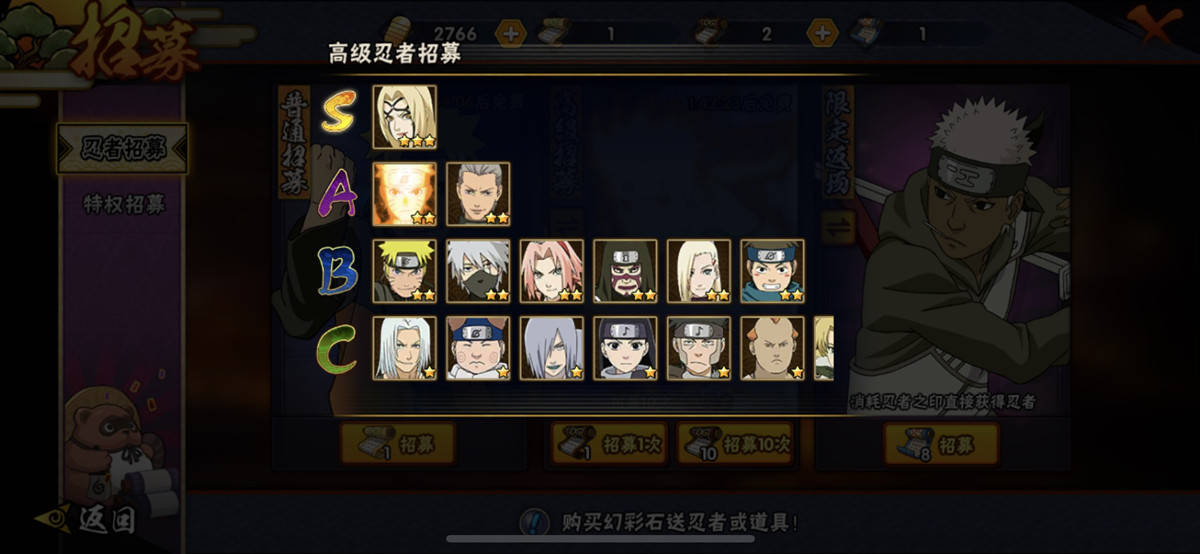Select the grey-haired A-rank ninja portrait
Screen dimensions: 1200x554
click(478, 194)
